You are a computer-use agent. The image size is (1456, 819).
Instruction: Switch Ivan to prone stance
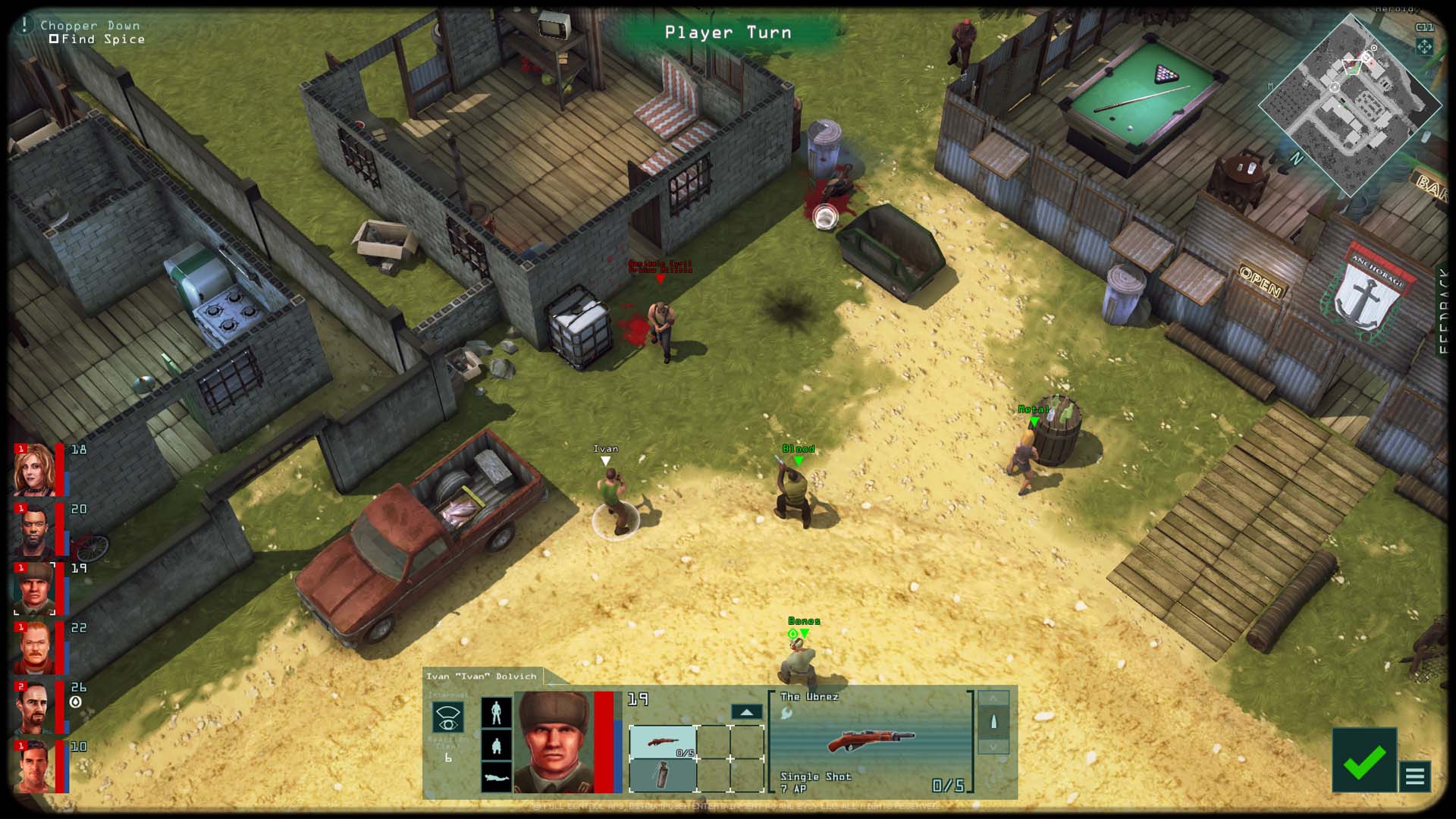point(496,777)
